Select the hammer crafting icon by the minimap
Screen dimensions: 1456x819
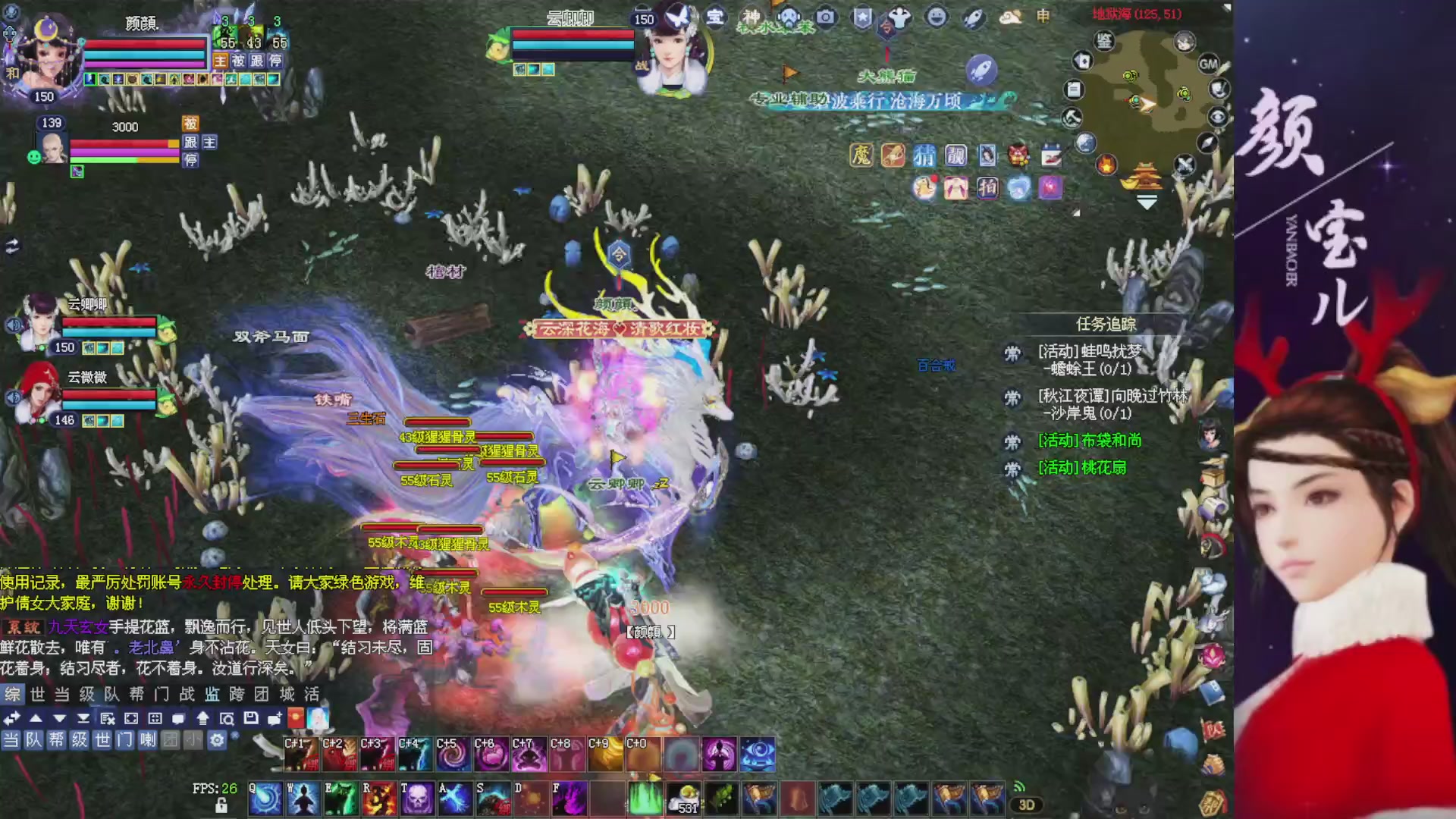1071,118
